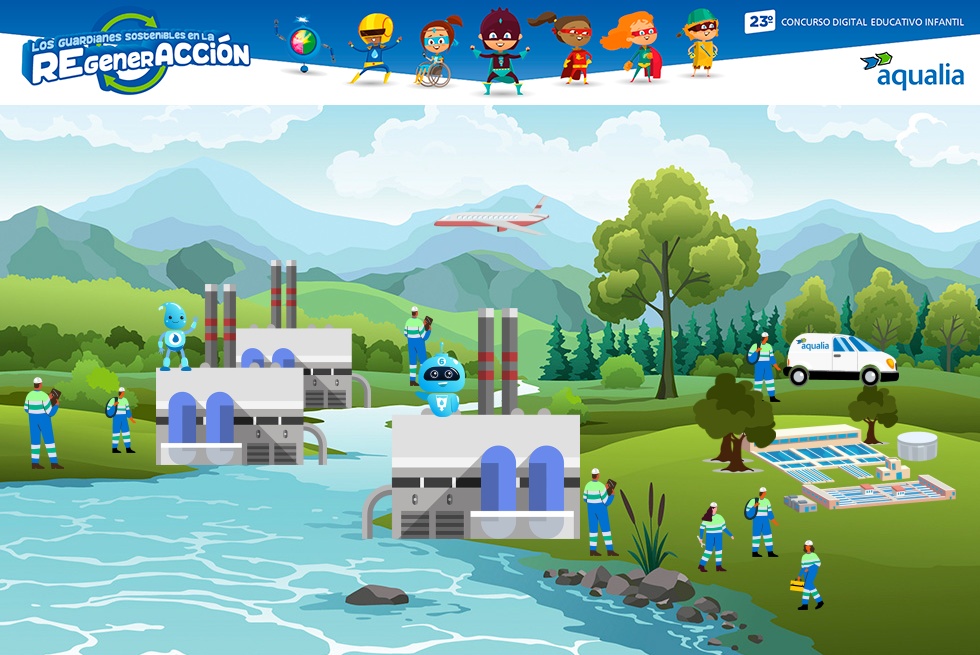Select the water drop mascot
980x655 pixels.
tap(177, 336)
